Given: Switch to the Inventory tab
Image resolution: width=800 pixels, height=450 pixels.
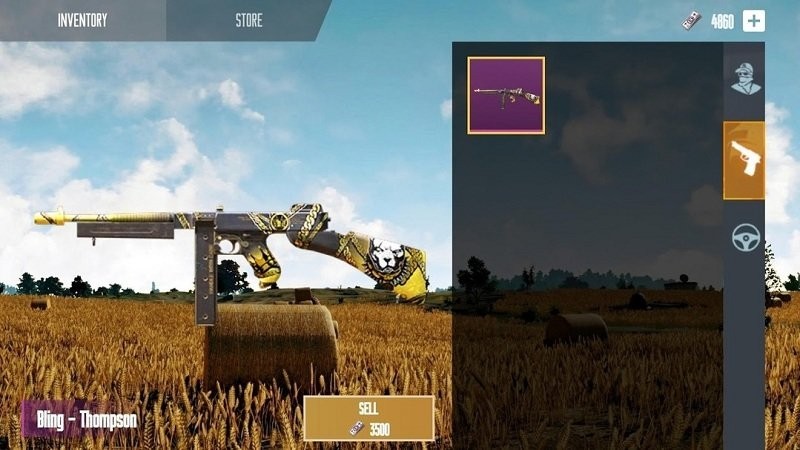Looking at the screenshot, I should tap(82, 20).
